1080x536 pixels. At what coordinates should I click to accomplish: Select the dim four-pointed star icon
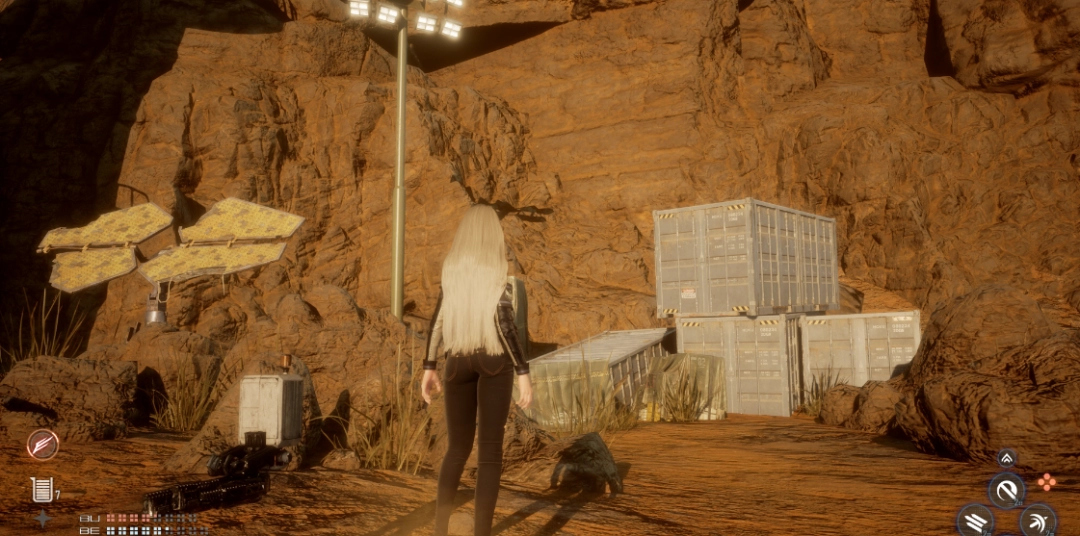[x=42, y=518]
